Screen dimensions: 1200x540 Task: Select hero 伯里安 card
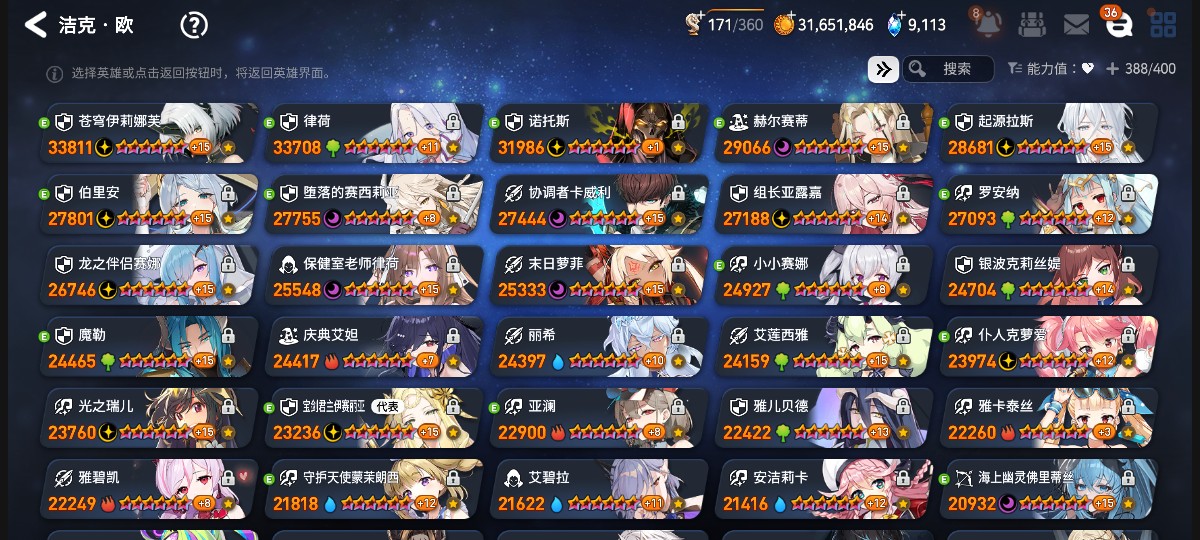[x=149, y=205]
